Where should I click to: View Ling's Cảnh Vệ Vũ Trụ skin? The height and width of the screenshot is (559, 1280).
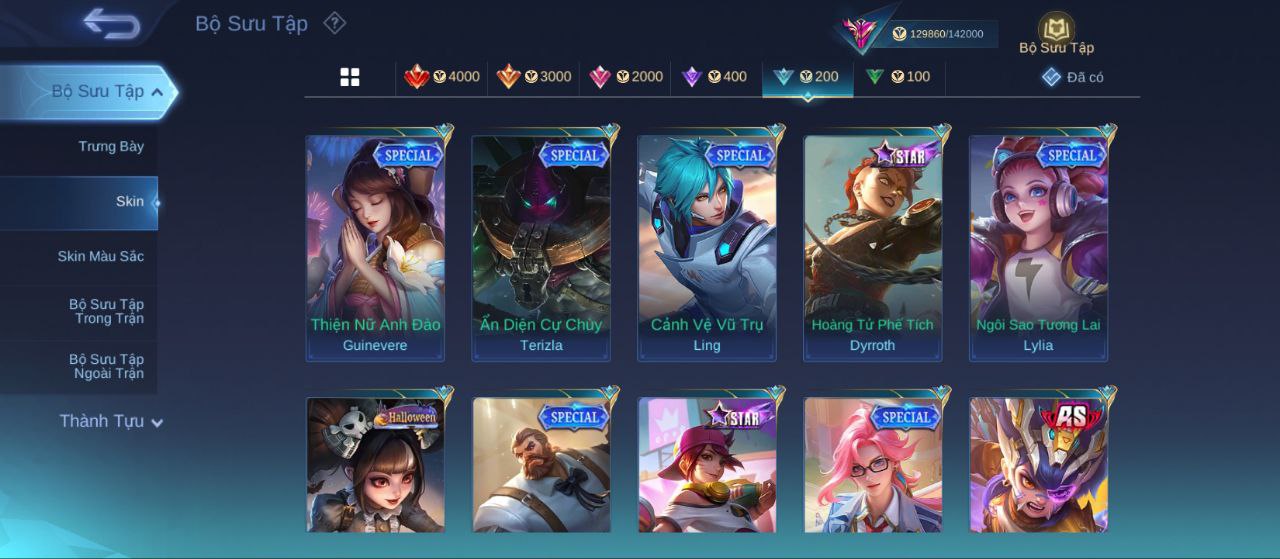[707, 248]
